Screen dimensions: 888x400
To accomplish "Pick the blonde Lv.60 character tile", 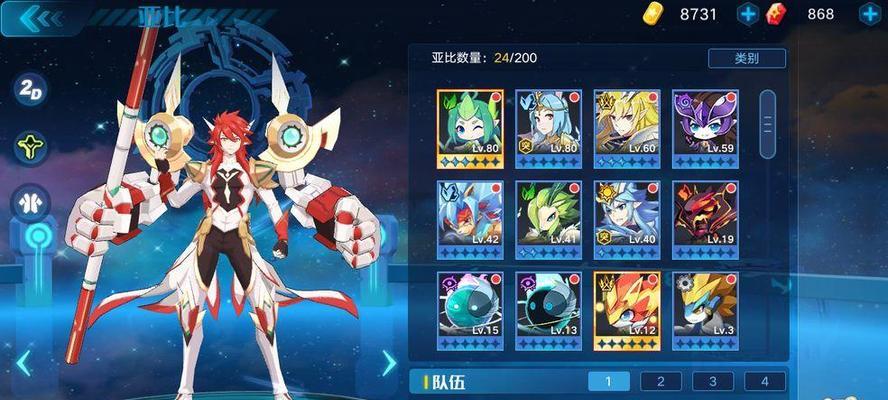I will click(627, 129).
